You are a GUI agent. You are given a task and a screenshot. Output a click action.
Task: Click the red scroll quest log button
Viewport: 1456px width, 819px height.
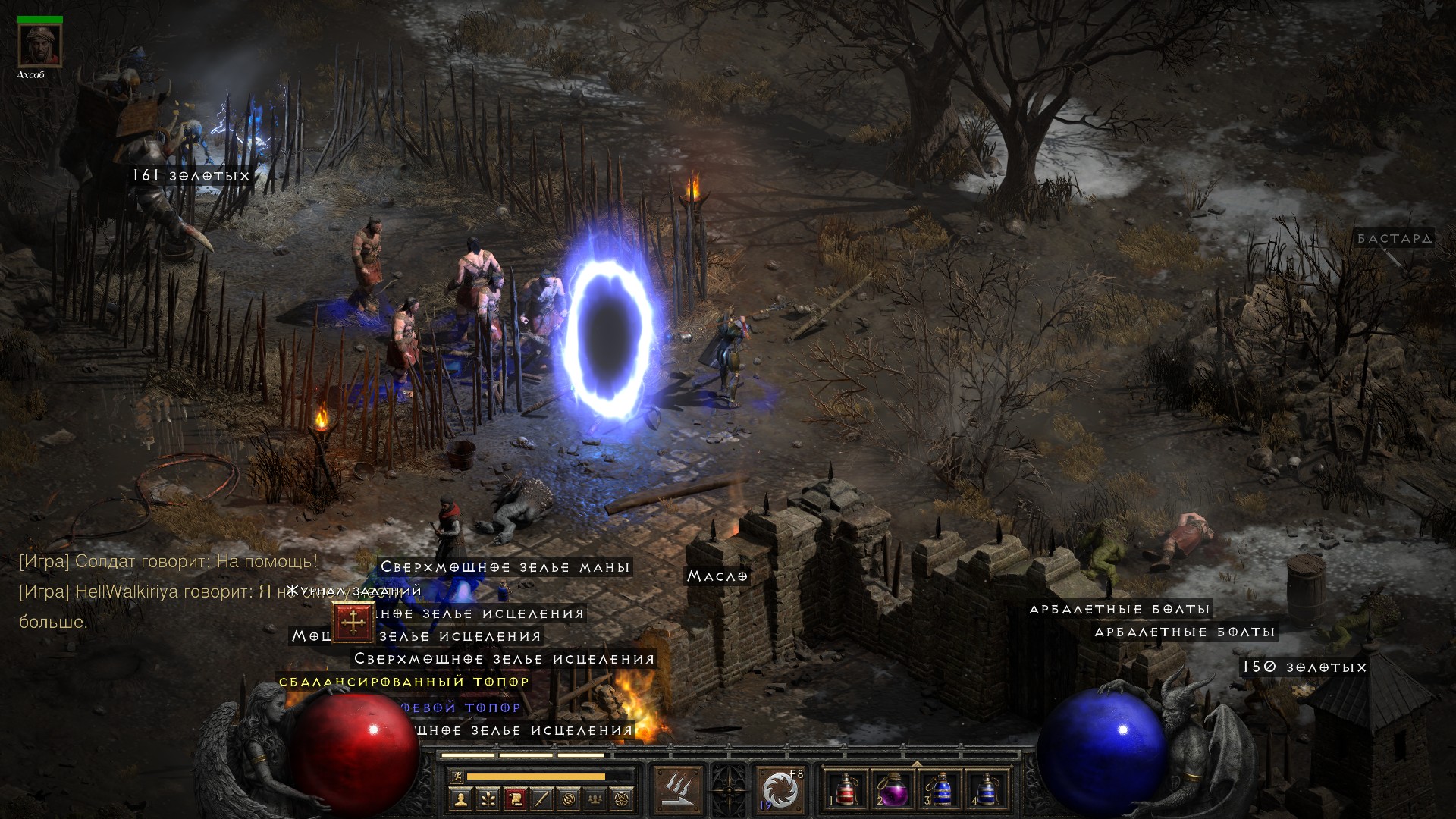point(515,799)
